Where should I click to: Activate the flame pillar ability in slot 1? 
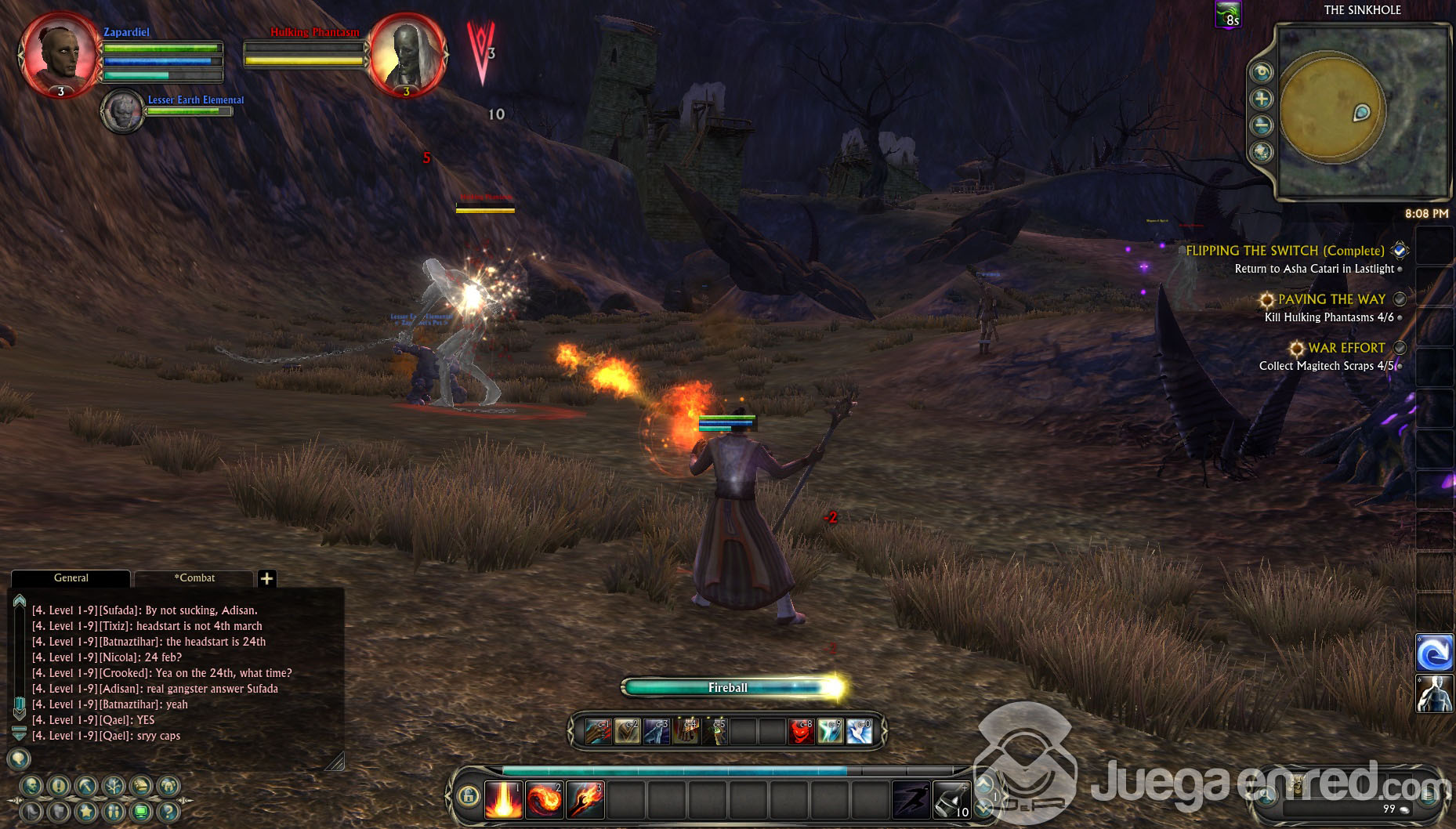point(503,800)
